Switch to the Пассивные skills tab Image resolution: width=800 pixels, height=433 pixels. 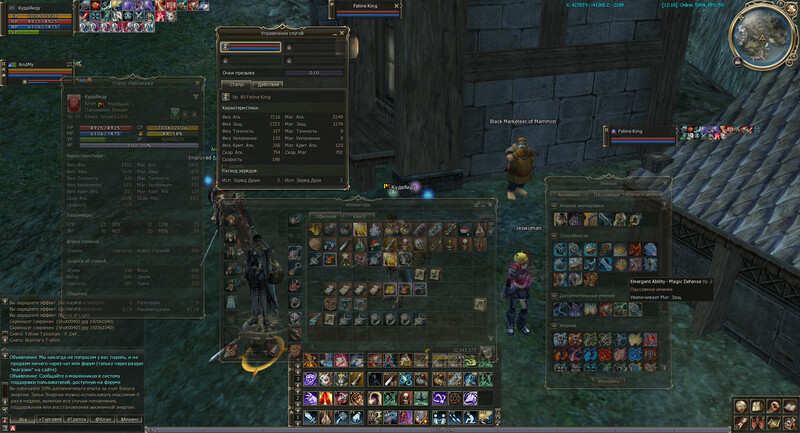click(x=603, y=194)
